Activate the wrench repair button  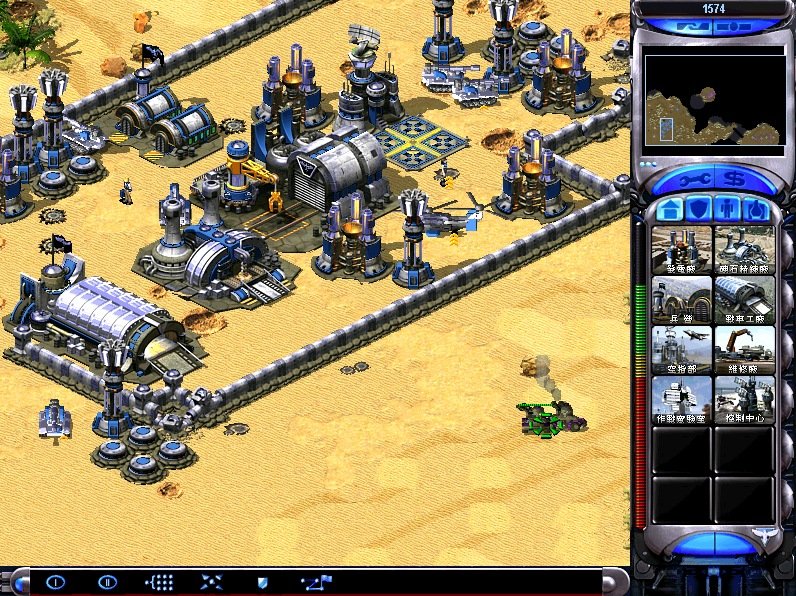coord(692,181)
